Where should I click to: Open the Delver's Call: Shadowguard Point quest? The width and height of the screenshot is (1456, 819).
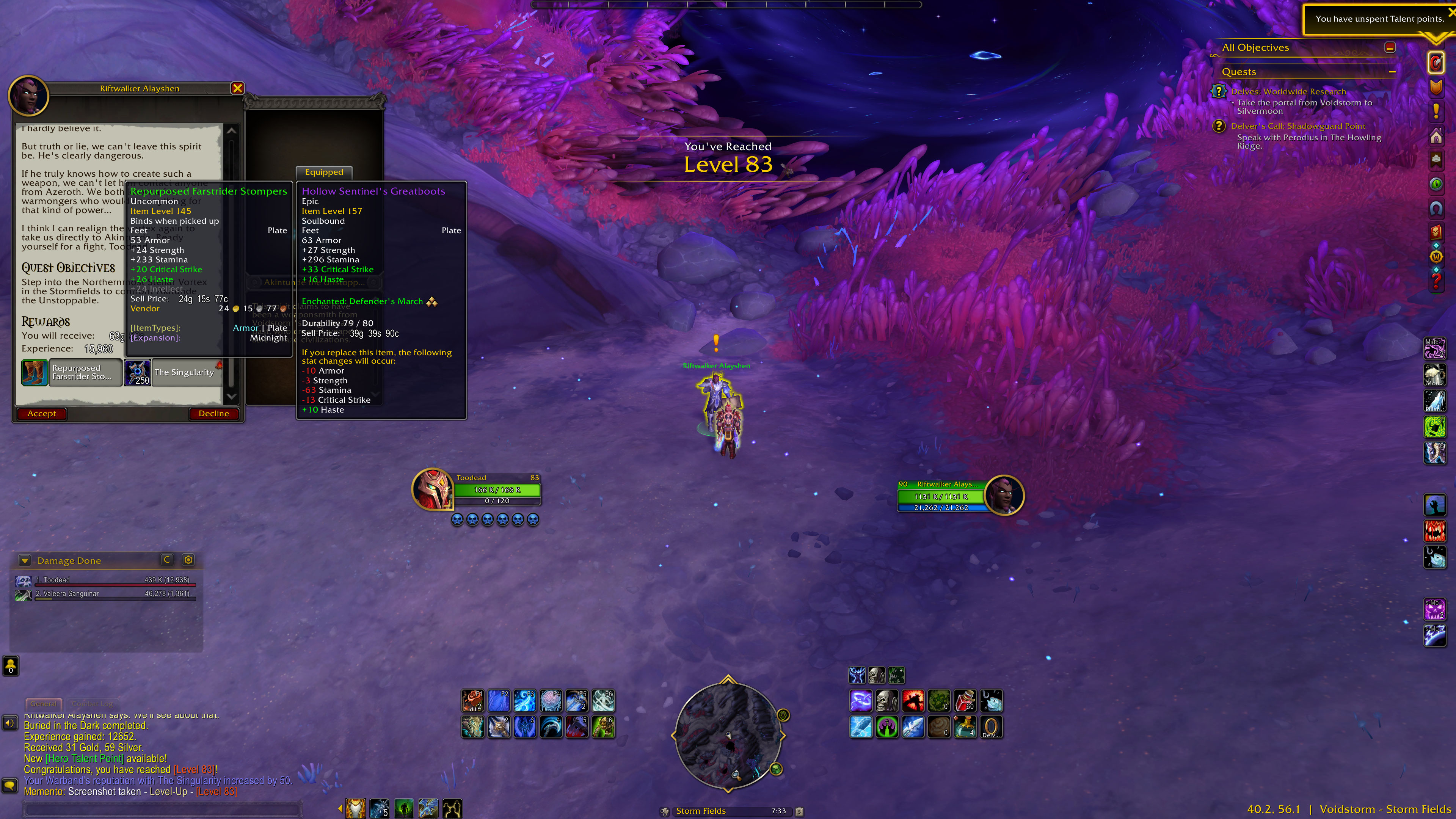[x=1298, y=126]
